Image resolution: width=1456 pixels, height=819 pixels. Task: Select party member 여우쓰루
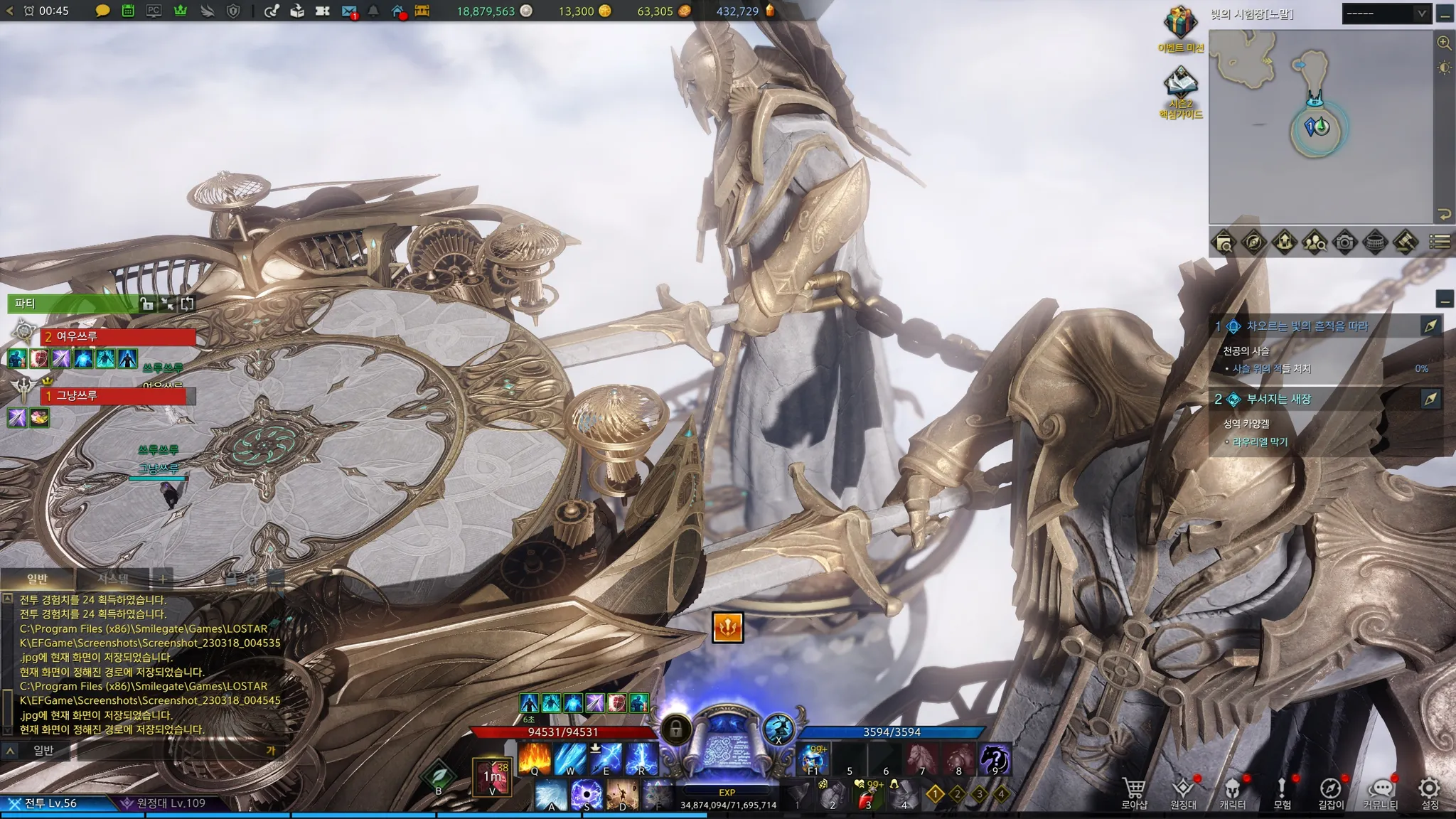pyautogui.click(x=117, y=336)
